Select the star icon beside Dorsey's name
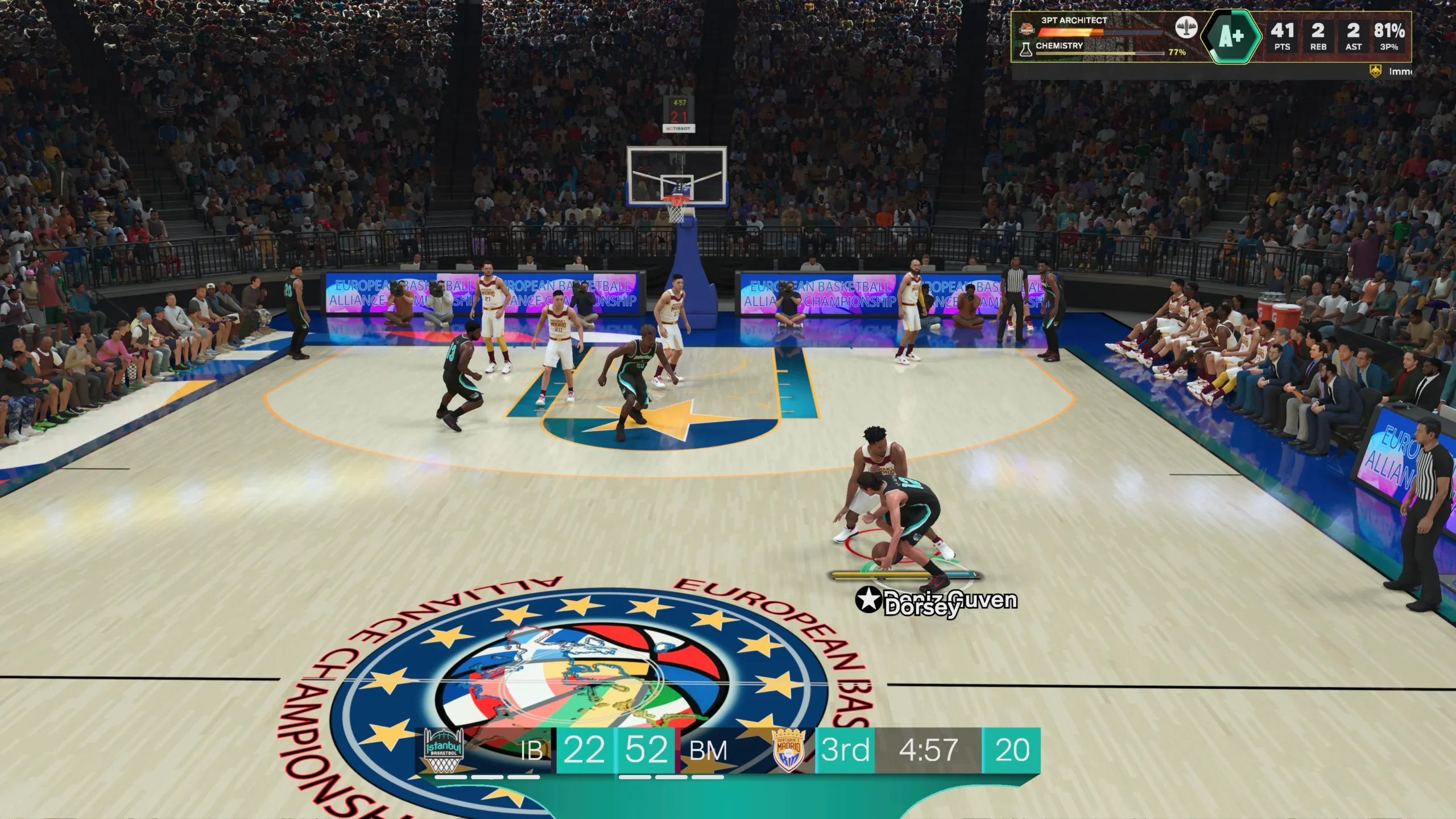The image size is (1456, 819). pyautogui.click(x=868, y=600)
